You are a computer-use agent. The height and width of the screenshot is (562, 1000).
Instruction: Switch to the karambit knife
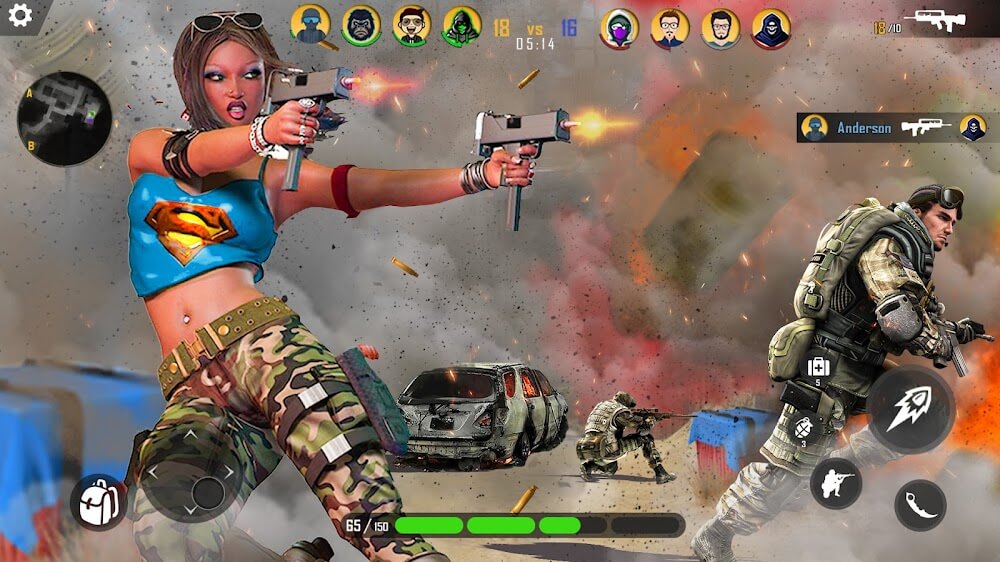[x=920, y=505]
